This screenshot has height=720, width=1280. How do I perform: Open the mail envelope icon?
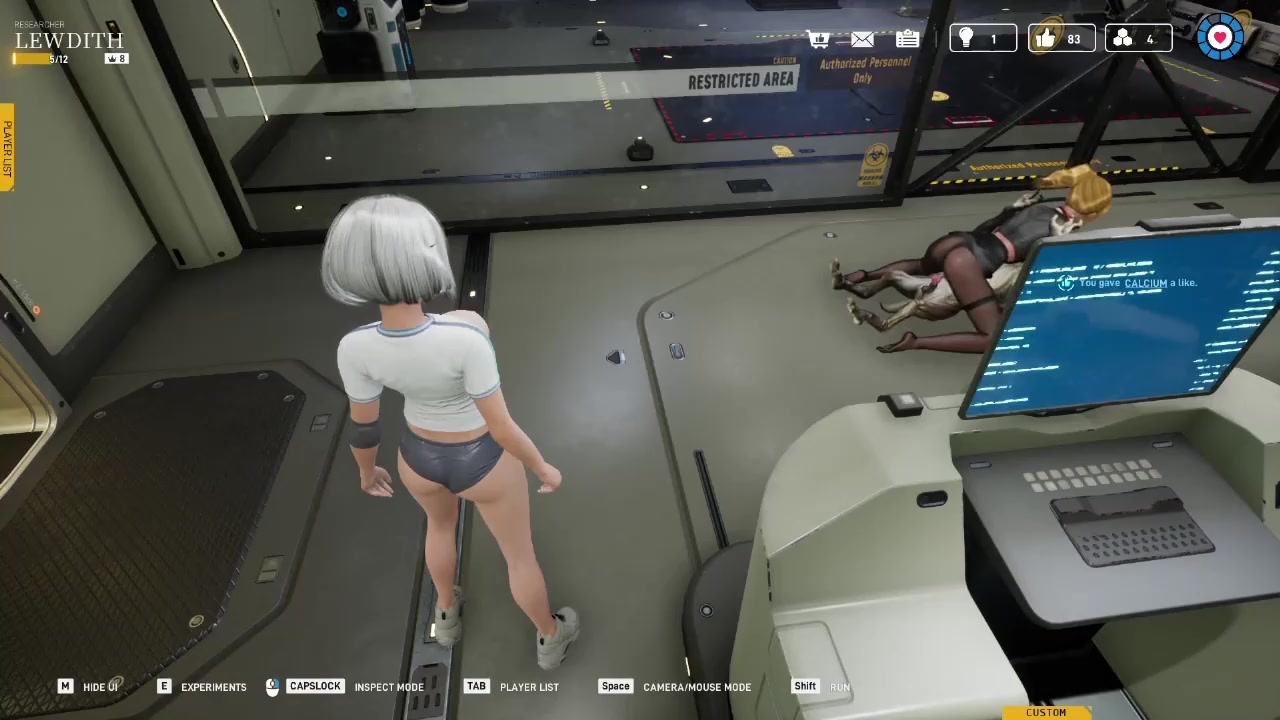[x=862, y=39]
